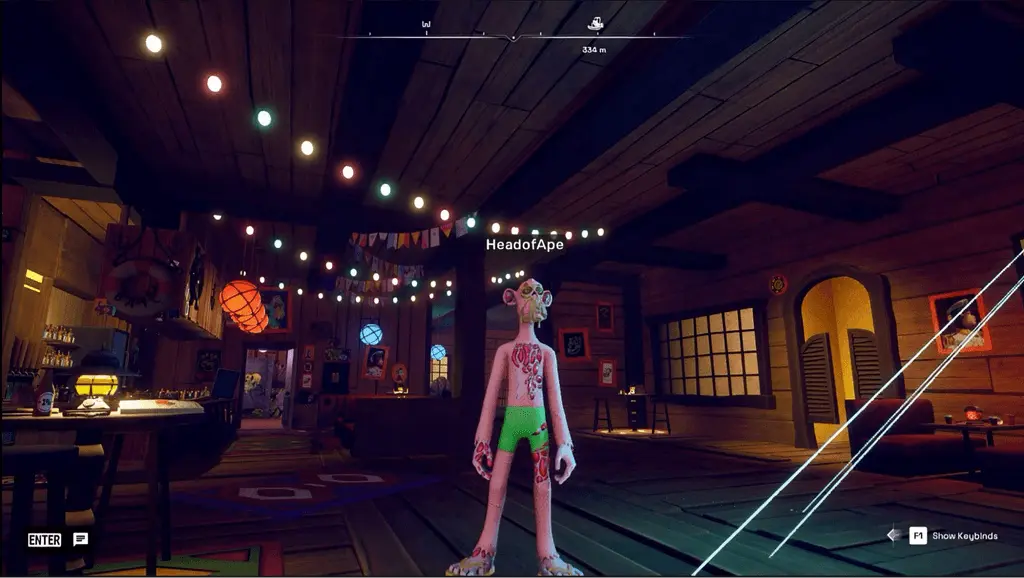1024x578 pixels.
Task: Open the chat speech bubble icon
Action: pos(81,539)
